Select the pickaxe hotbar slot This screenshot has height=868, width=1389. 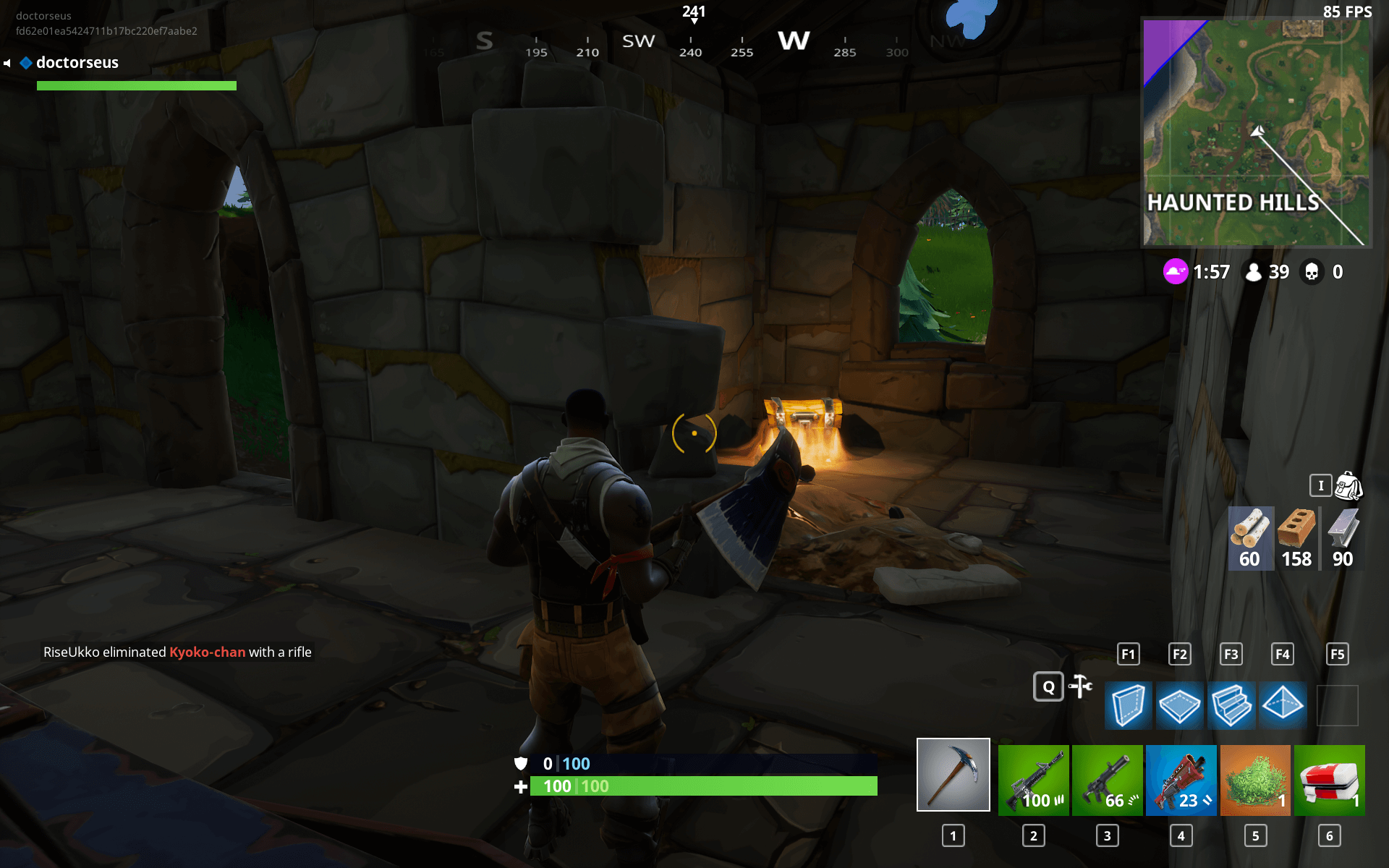tap(953, 775)
